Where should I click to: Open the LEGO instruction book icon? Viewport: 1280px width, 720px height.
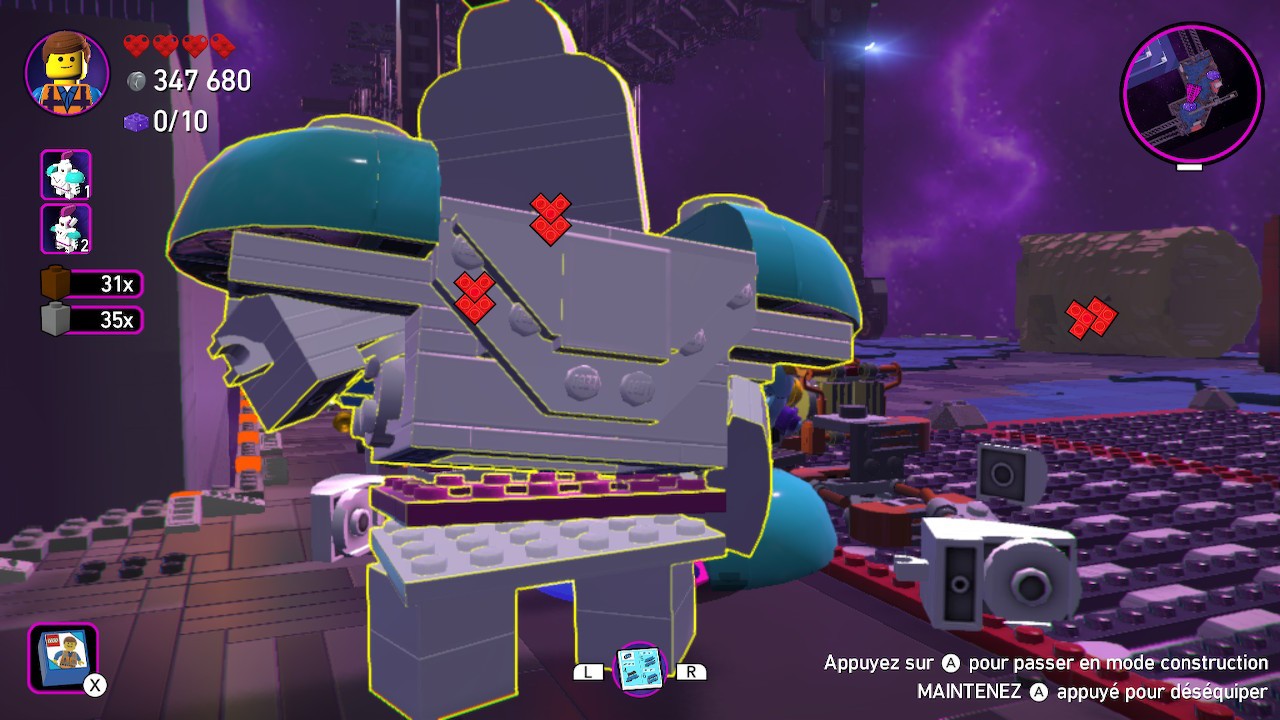63,657
